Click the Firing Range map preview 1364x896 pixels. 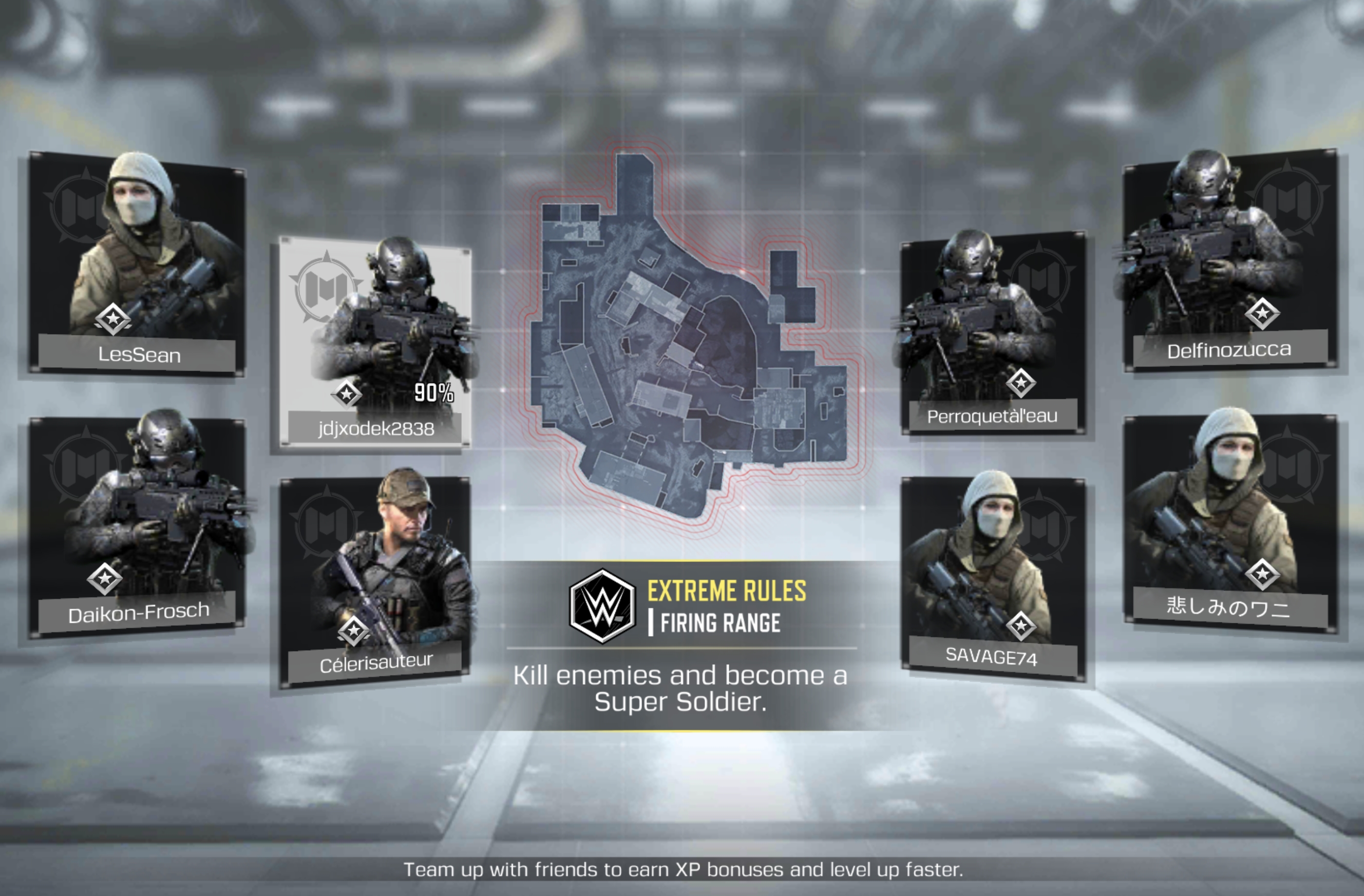click(x=688, y=338)
